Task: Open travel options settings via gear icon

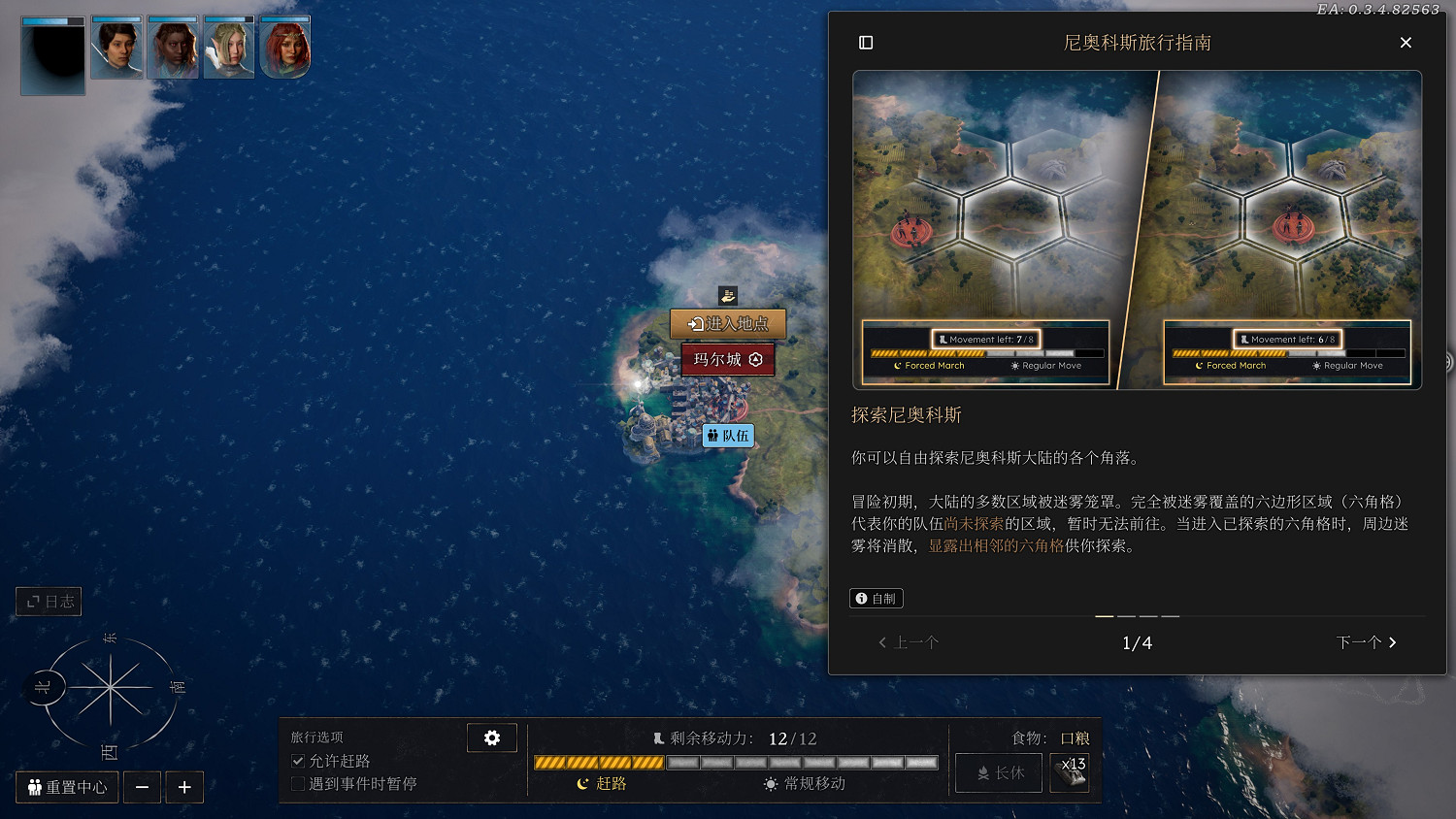Action: pyautogui.click(x=492, y=737)
